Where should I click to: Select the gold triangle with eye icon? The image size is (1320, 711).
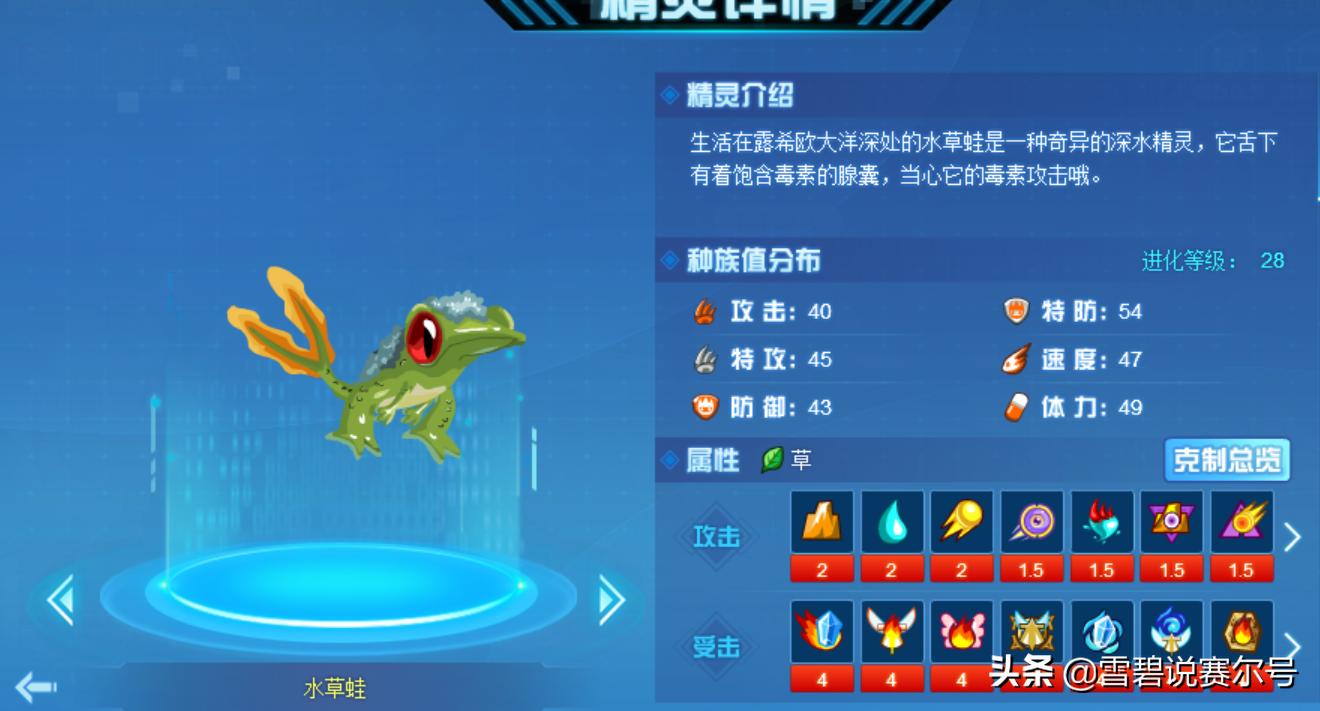(x=1172, y=522)
